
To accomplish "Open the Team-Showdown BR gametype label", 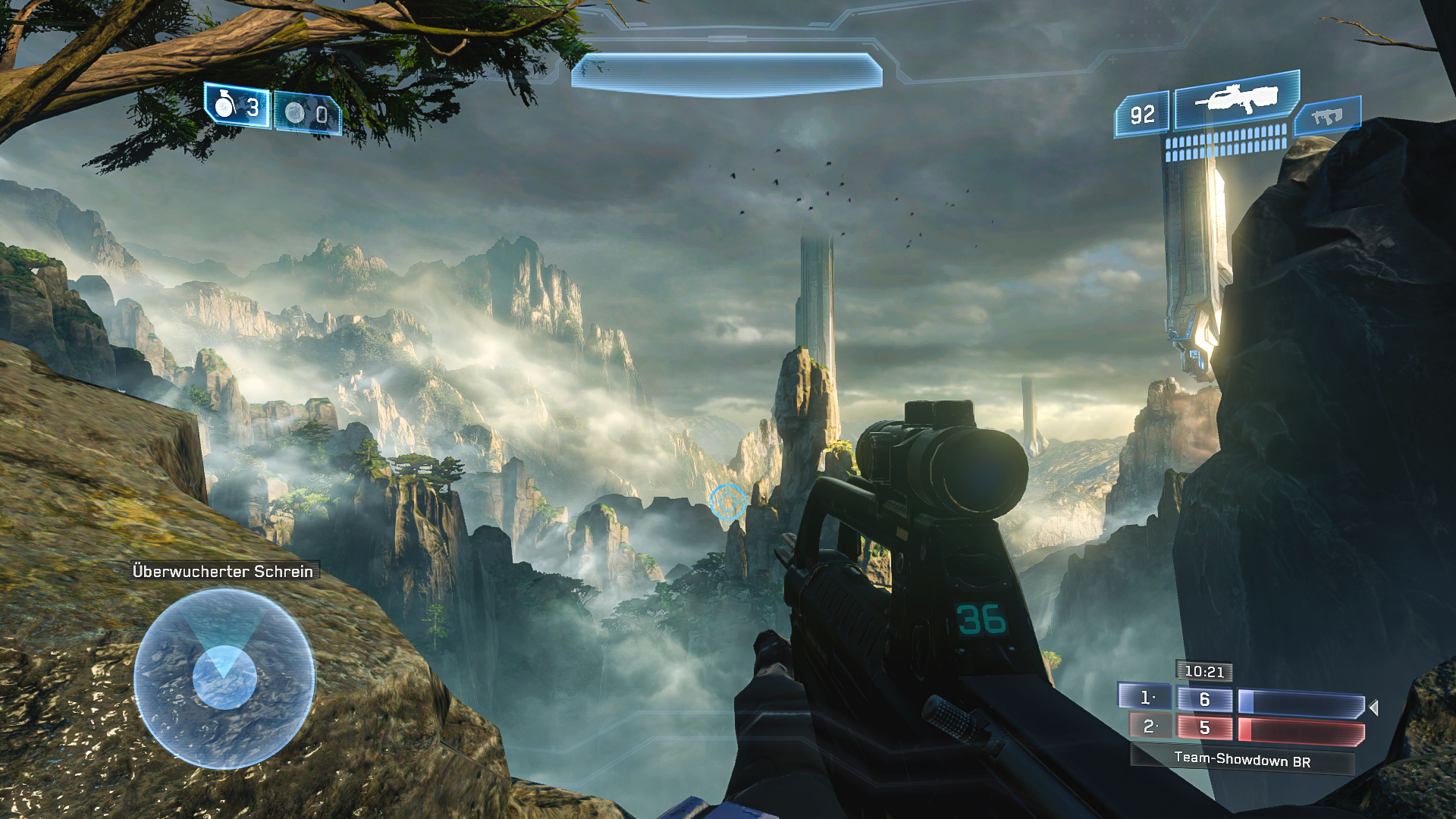I will click(x=1242, y=758).
